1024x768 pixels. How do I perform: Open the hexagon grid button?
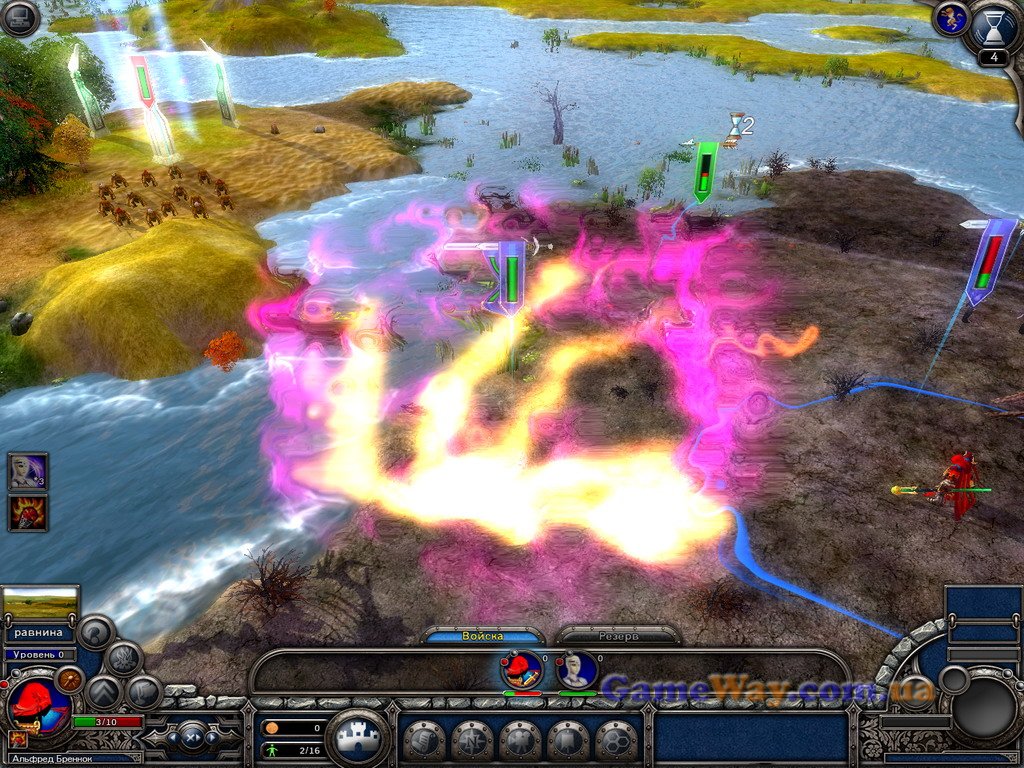point(616,741)
